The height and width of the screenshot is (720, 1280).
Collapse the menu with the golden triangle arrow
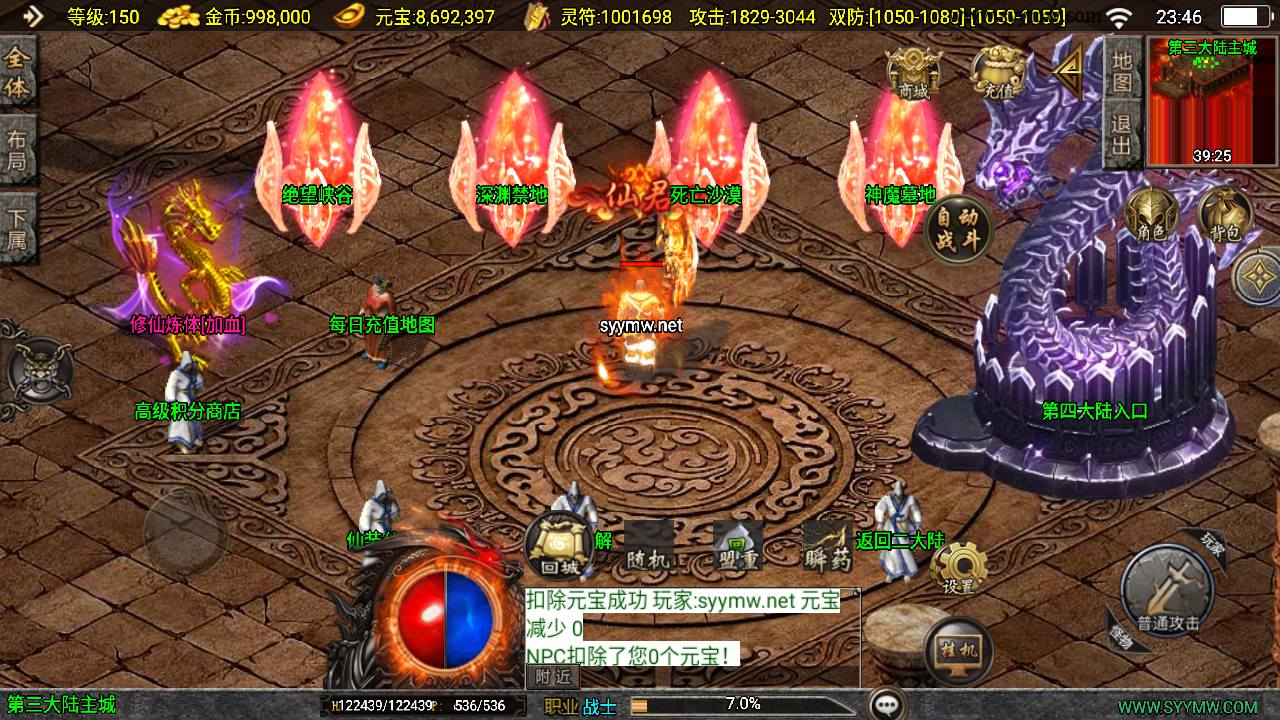coord(1069,68)
